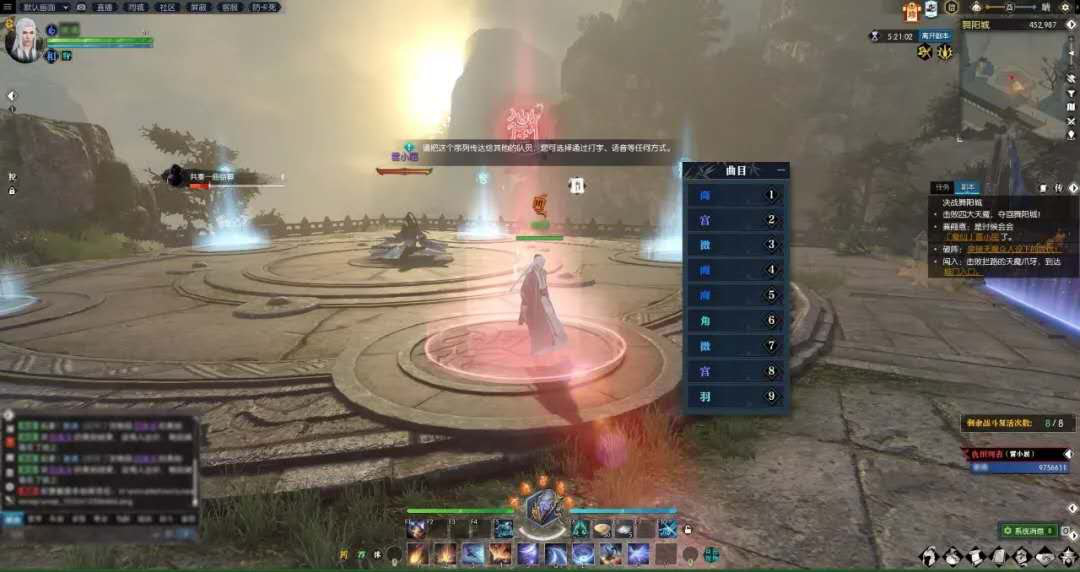Open the 默认画面 display dropdown
The image size is (1080, 572).
[45, 7]
